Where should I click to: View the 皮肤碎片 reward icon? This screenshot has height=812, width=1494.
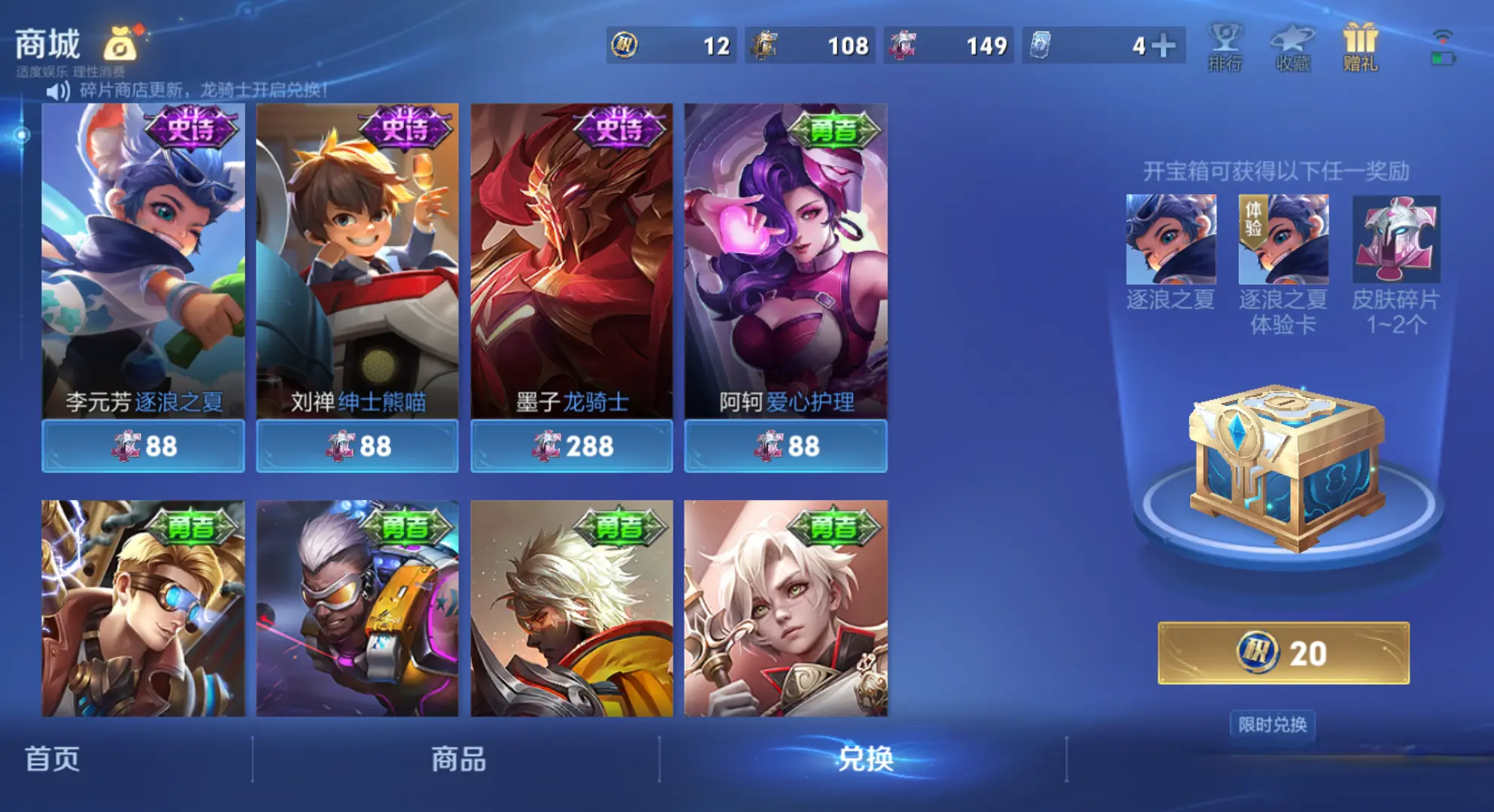pyautogui.click(x=1396, y=240)
